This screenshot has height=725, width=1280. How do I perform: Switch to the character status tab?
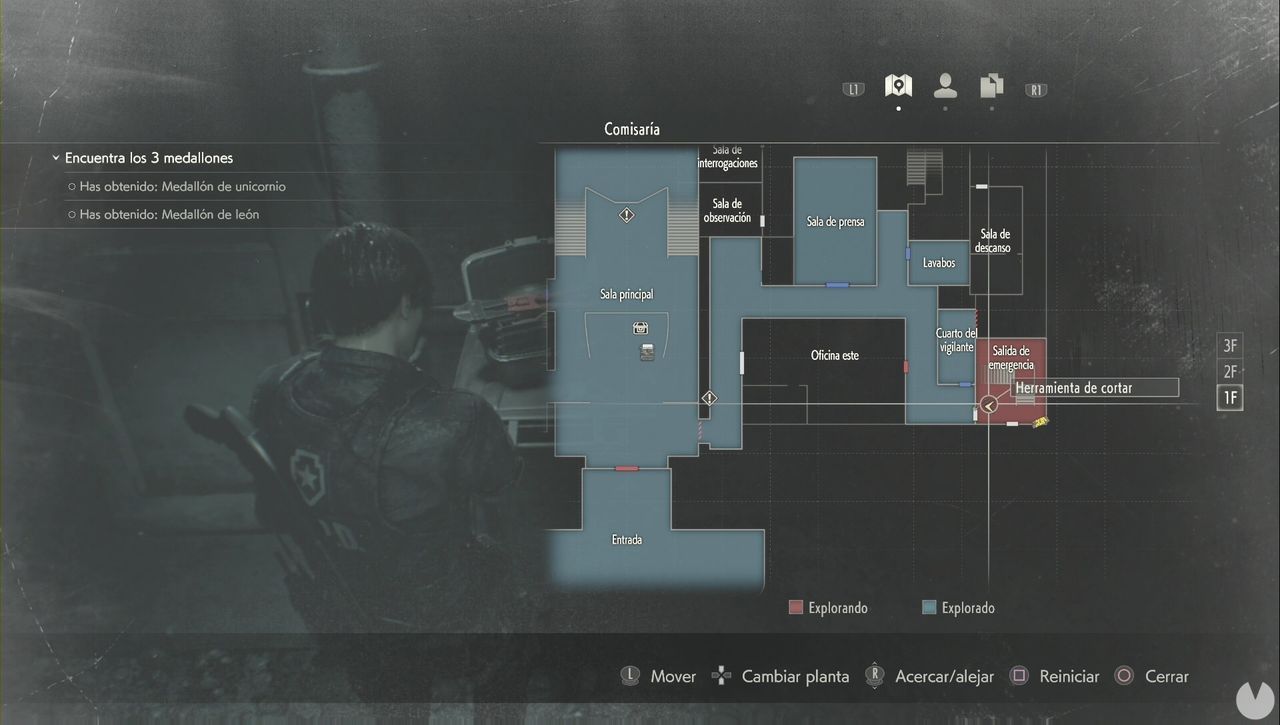tap(944, 85)
